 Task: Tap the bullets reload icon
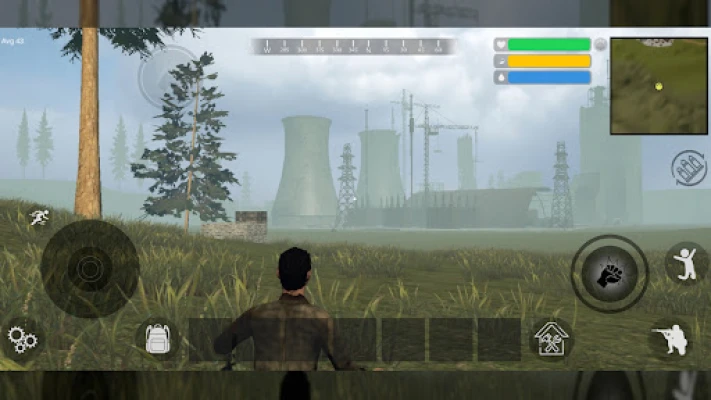tap(689, 166)
